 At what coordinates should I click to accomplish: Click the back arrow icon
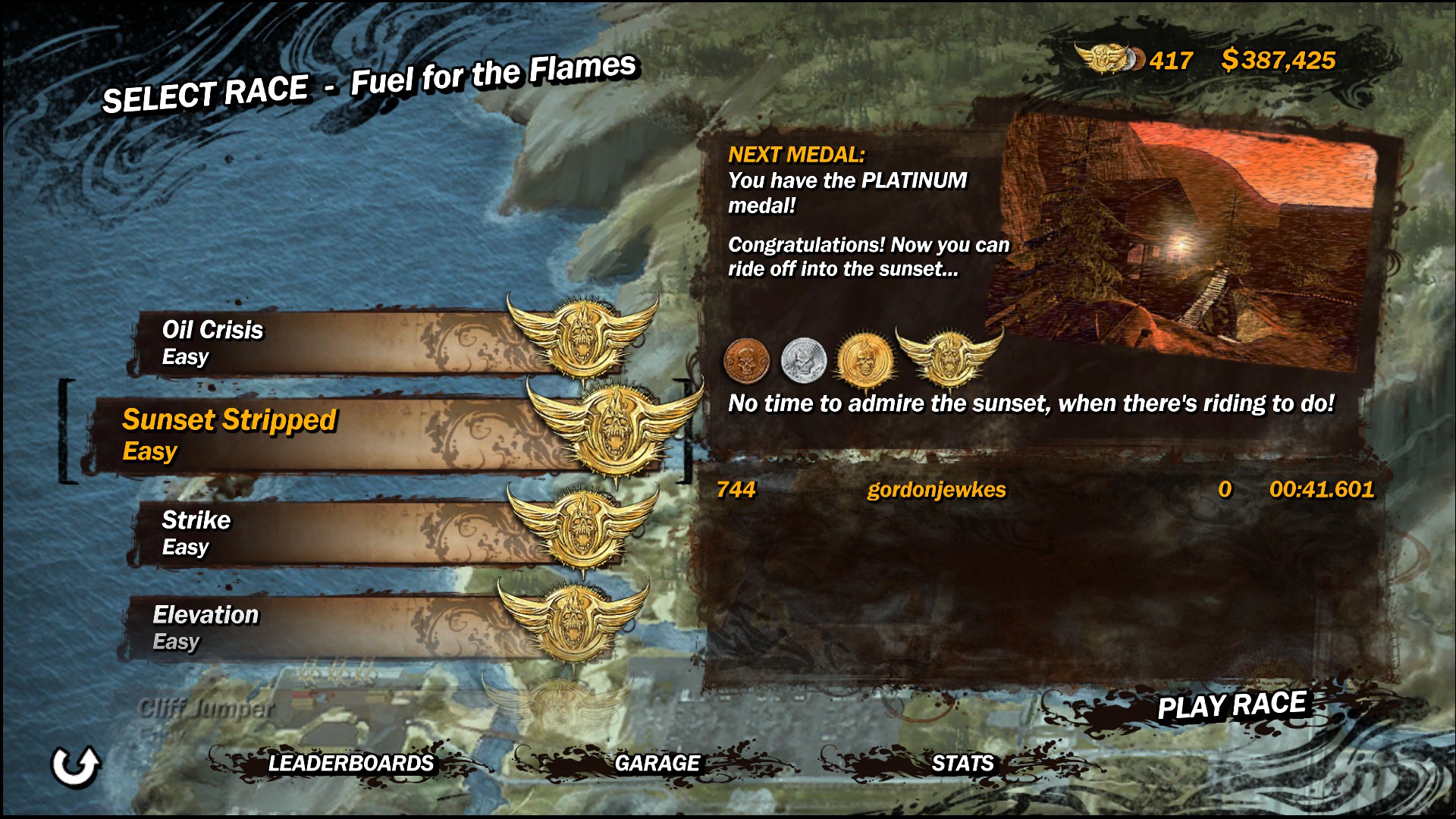point(75,765)
